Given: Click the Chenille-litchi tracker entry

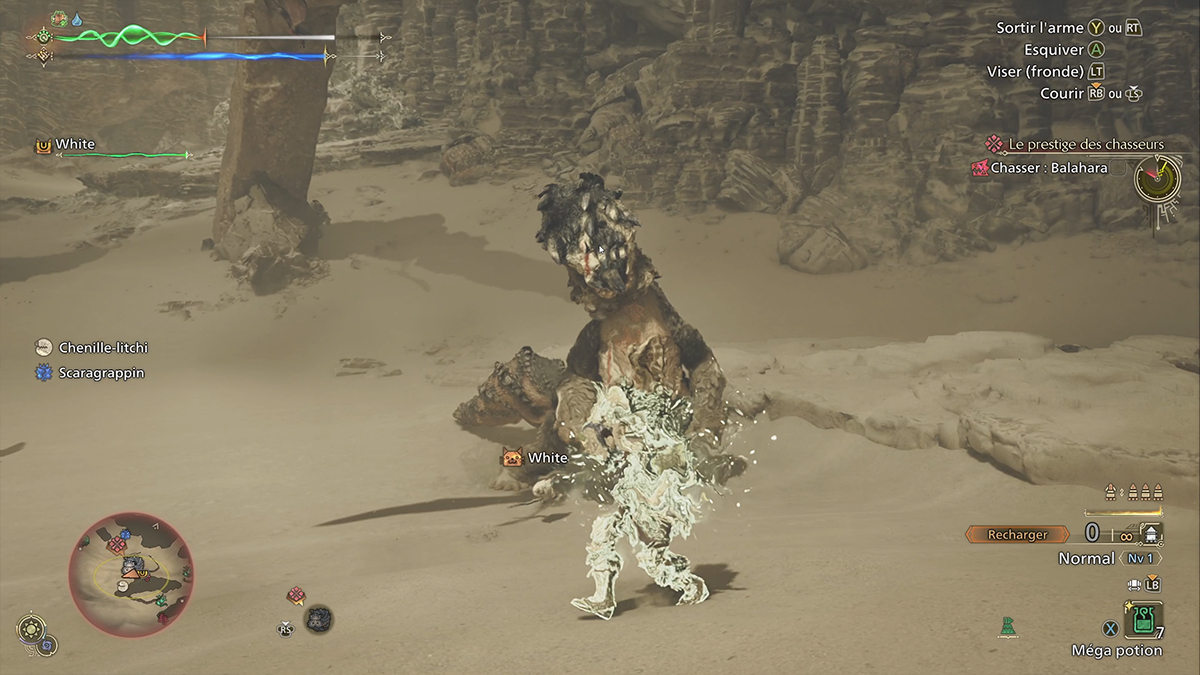Looking at the screenshot, I should click(103, 347).
